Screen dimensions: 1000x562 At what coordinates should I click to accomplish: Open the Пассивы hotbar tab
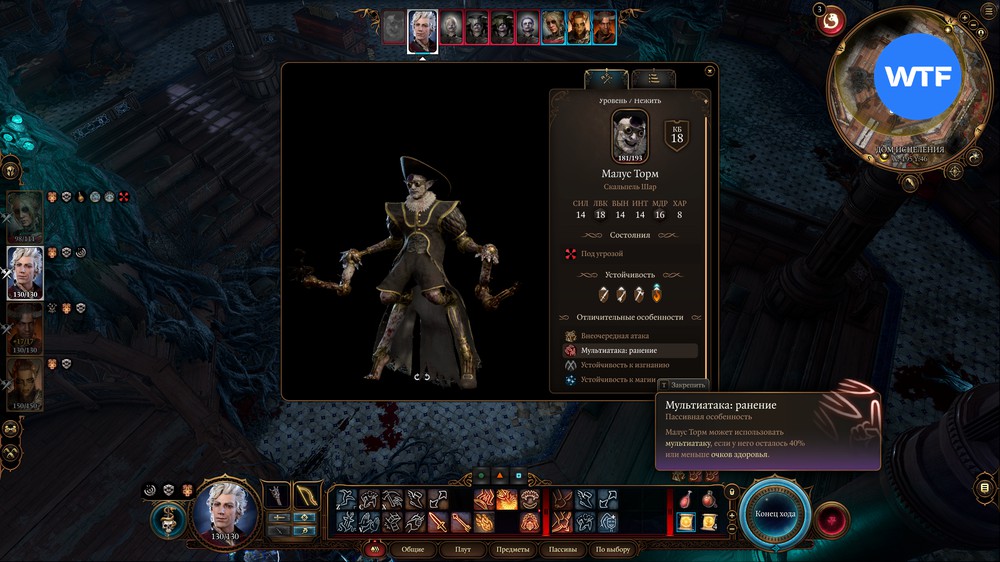[x=564, y=550]
